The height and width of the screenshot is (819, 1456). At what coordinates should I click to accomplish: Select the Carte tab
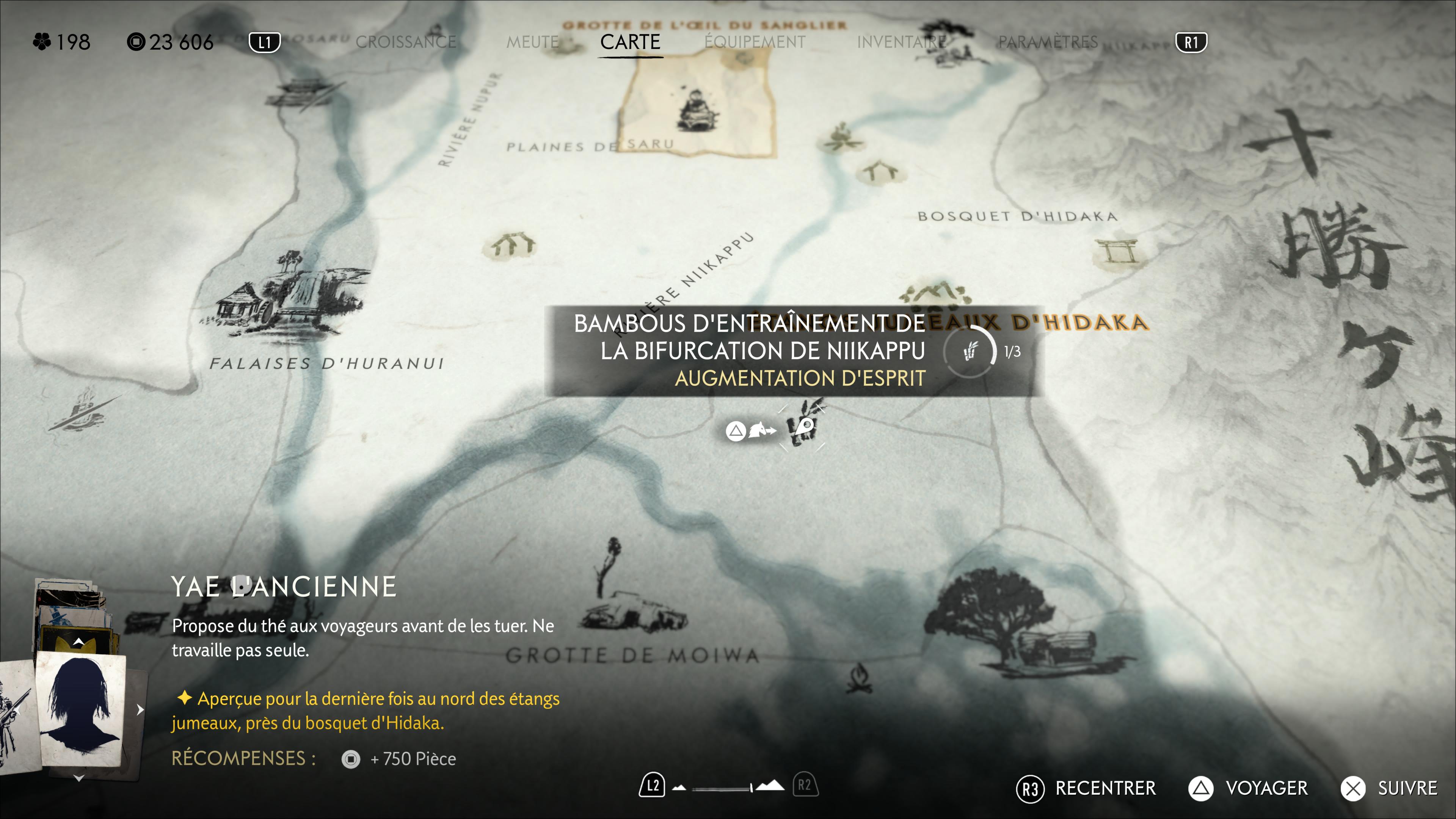coord(630,42)
